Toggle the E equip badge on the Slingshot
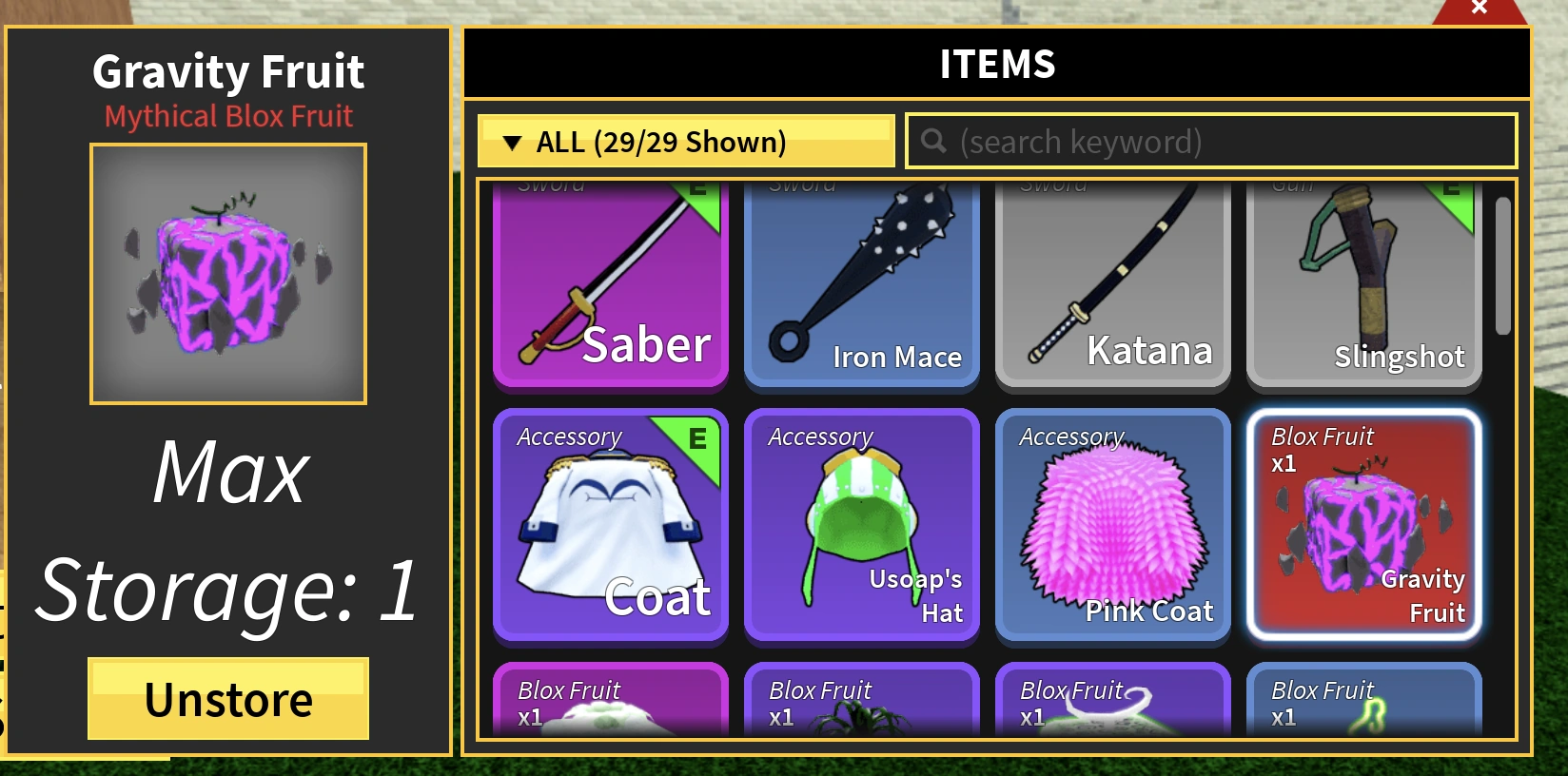Screen dimensions: 1568x776 (1451, 189)
